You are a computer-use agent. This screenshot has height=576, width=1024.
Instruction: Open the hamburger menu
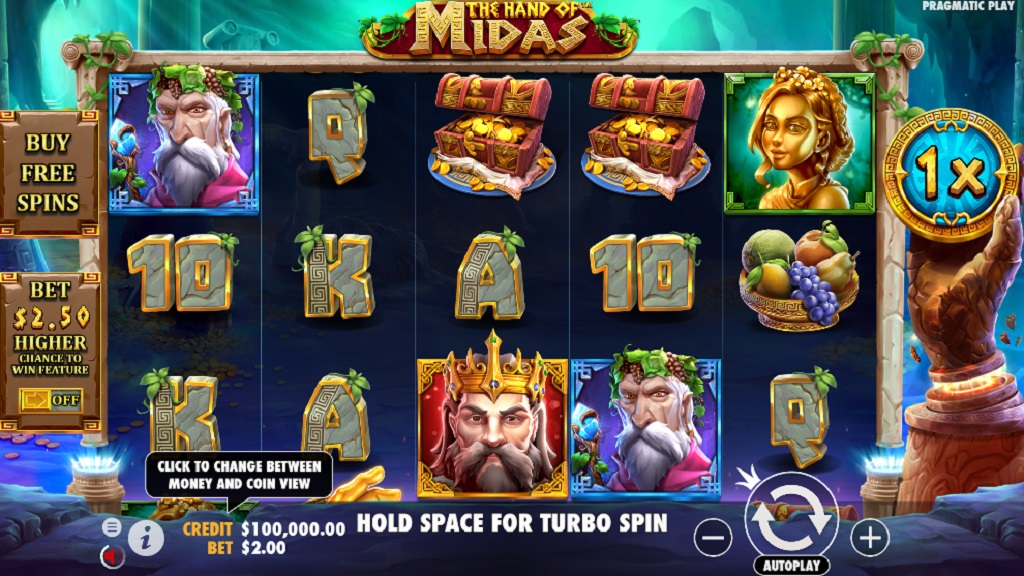(x=112, y=527)
